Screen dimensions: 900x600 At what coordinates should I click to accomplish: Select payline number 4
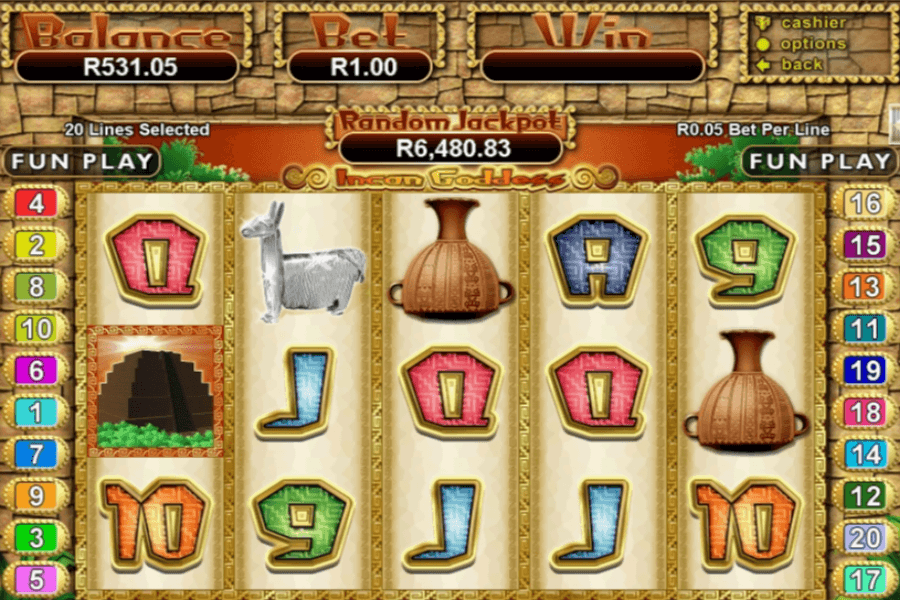click(36, 204)
